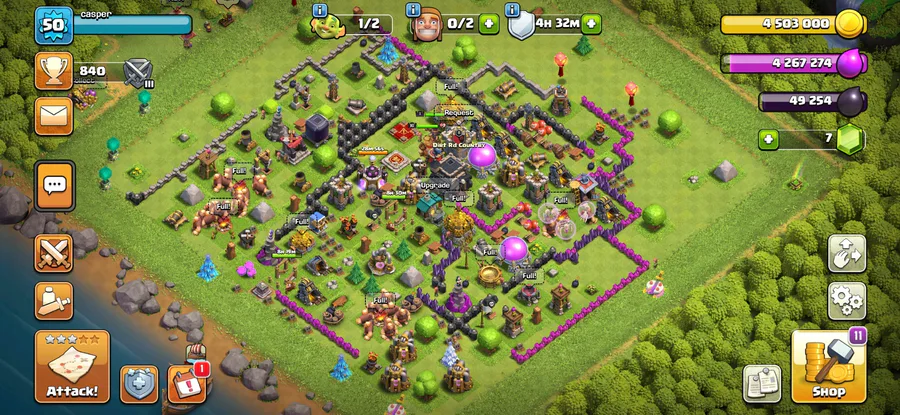Show info for the 0/2 builders

pos(415,10)
